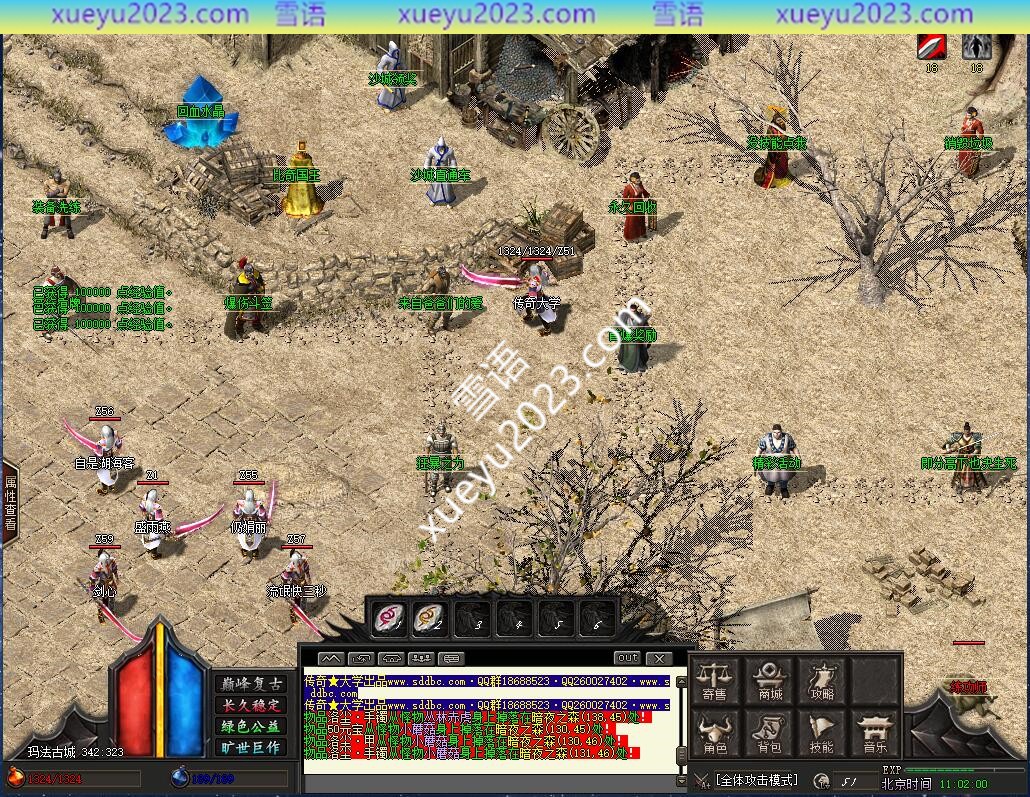
Task: Click the 长久稳定 button
Action: pos(249,705)
